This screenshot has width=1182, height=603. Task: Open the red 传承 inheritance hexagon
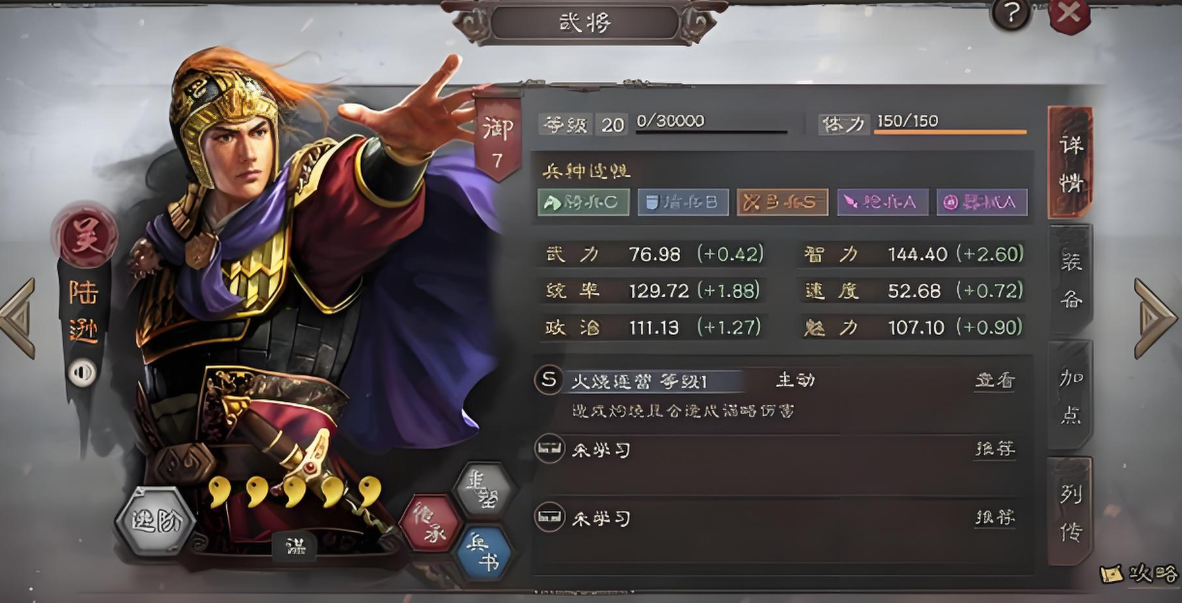point(431,523)
